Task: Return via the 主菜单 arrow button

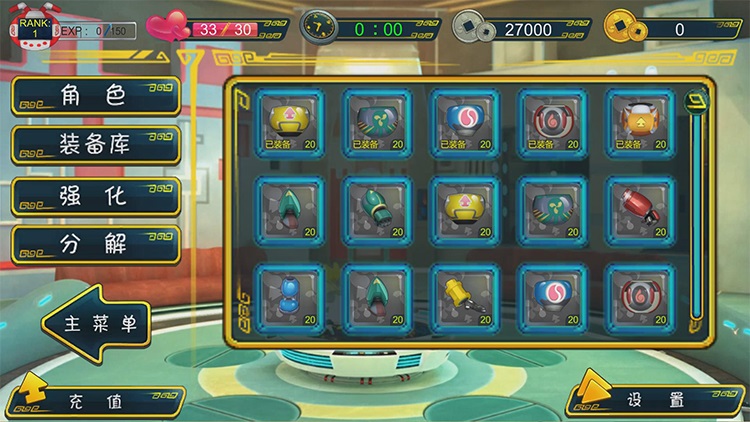Action: click(x=100, y=323)
